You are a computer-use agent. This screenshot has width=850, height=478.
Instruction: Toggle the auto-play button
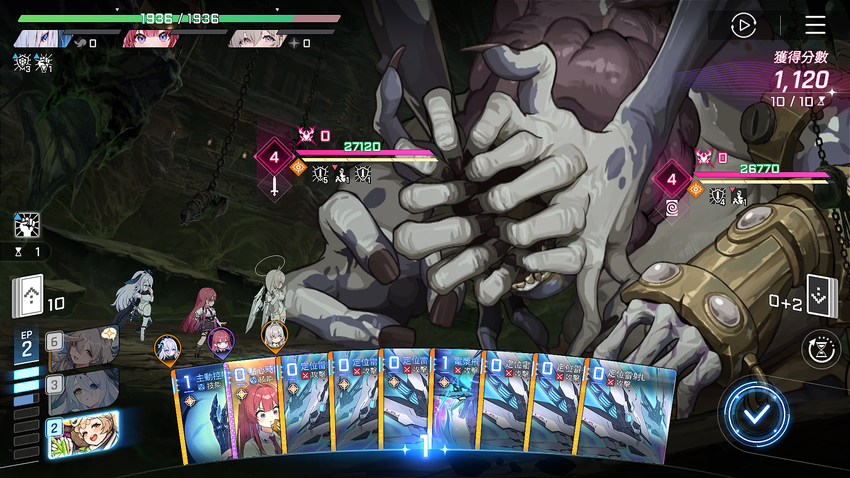tap(743, 25)
